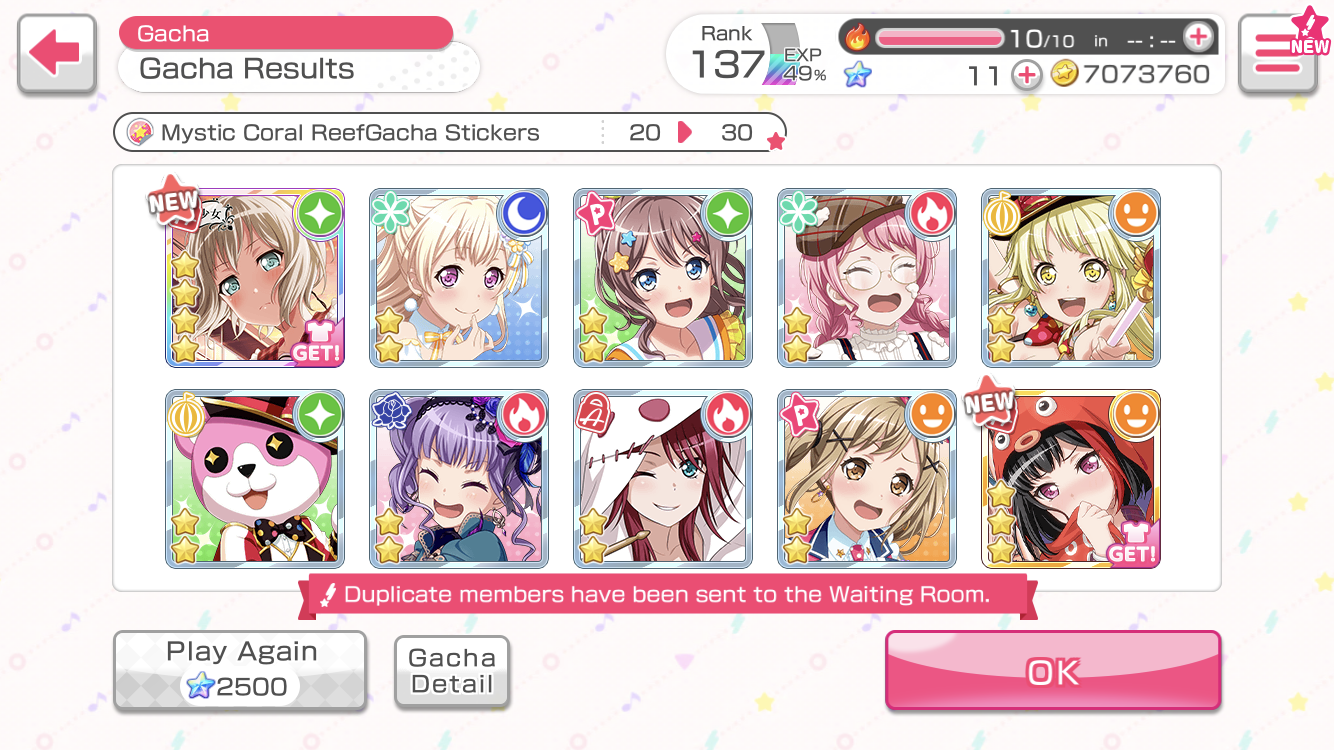Go back with the red arrow button

56,54
